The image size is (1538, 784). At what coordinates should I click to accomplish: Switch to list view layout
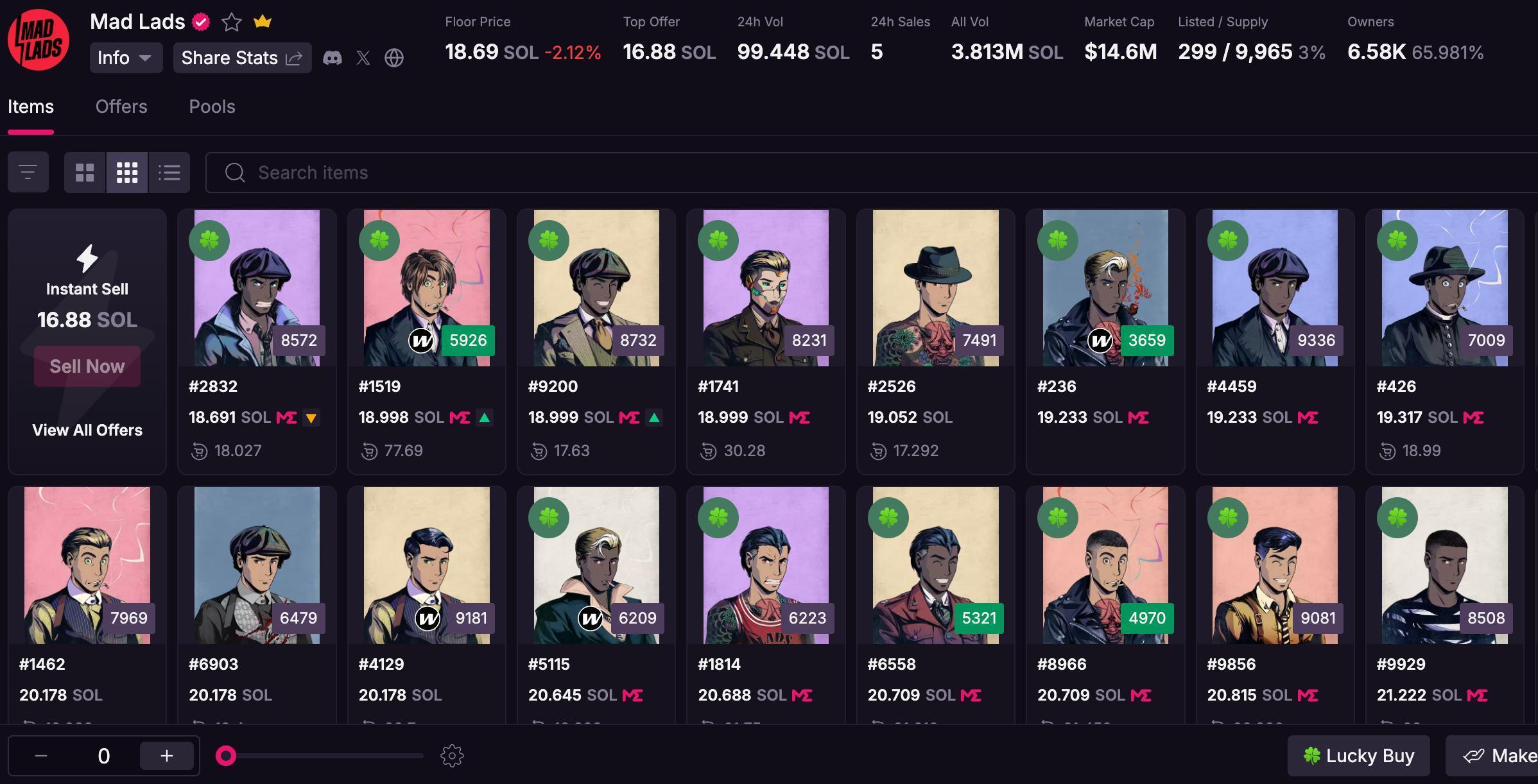168,172
